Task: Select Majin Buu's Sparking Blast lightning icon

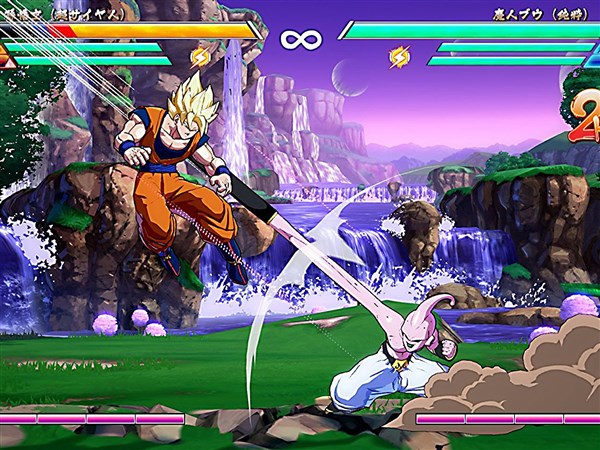Action: coord(399,56)
